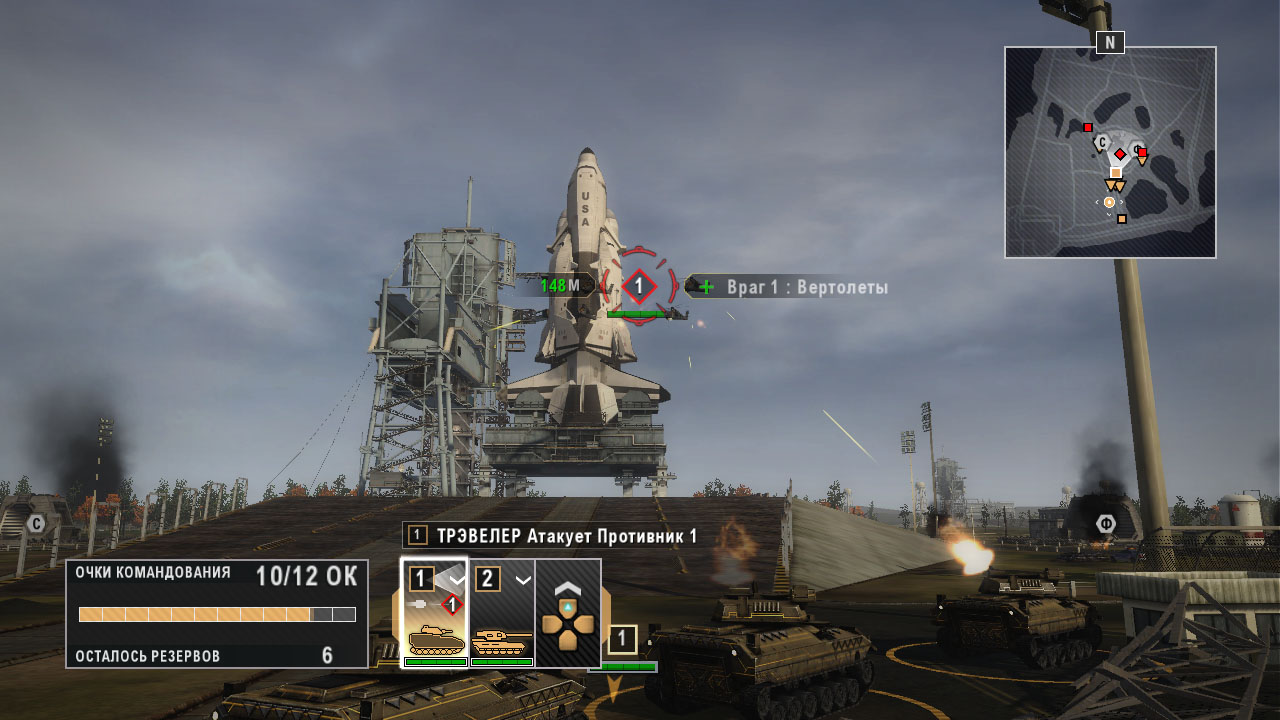The image size is (1280, 720).
Task: Select unit 2 tank card
Action: coord(501,612)
